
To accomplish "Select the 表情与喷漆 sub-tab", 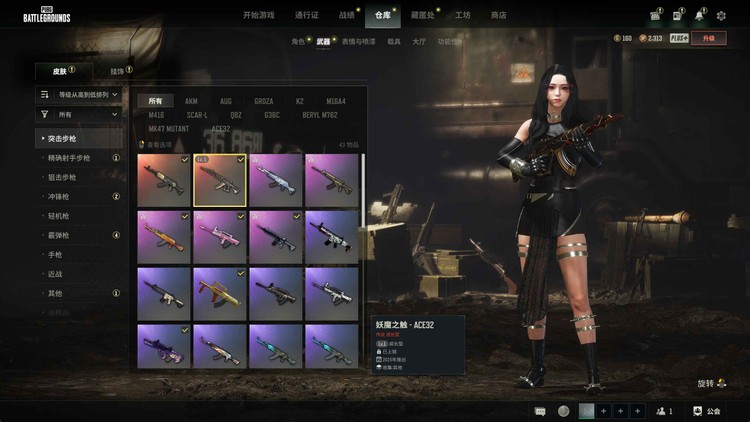I will [359, 42].
